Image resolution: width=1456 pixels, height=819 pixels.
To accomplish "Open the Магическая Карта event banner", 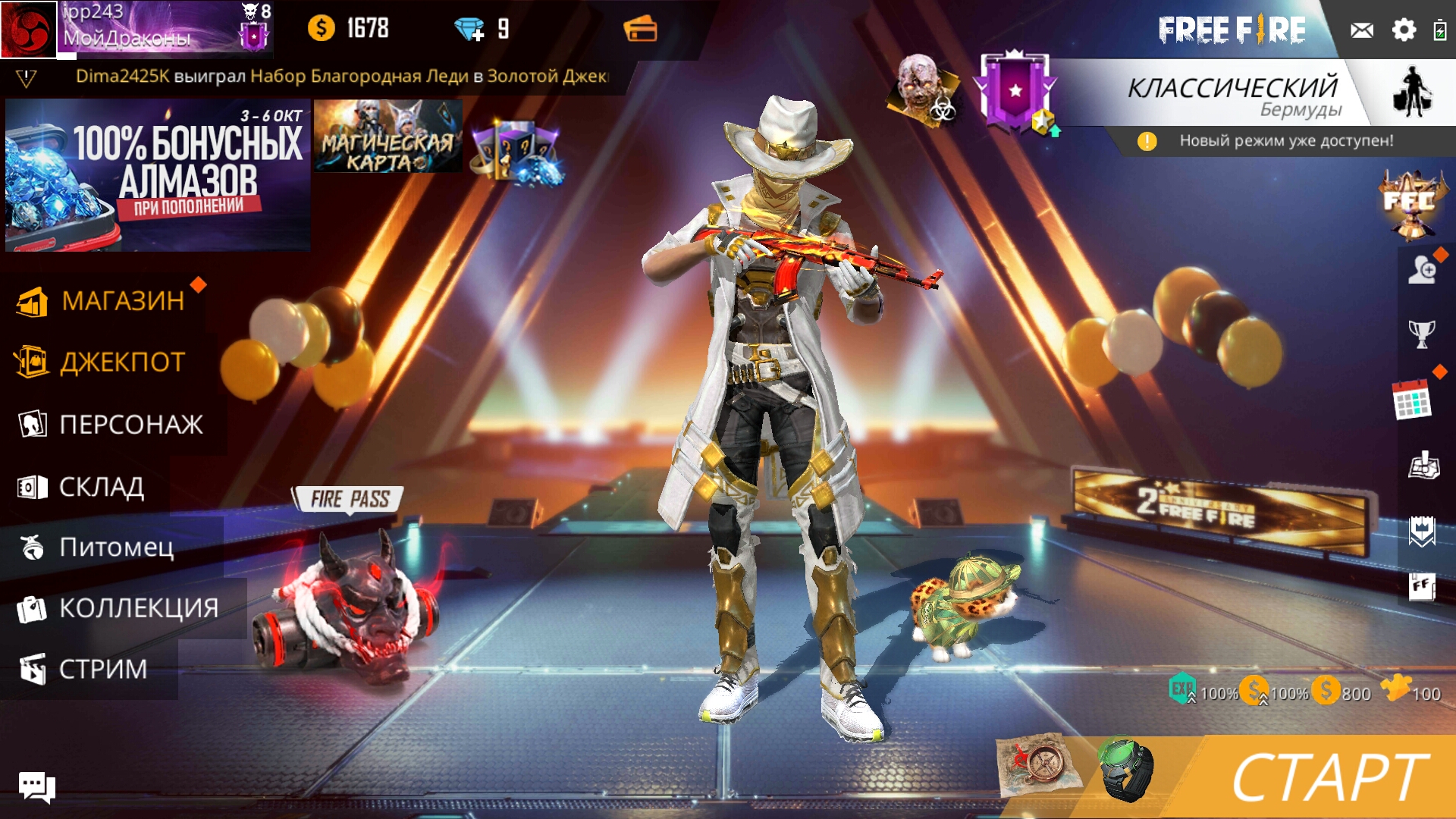I will click(388, 136).
